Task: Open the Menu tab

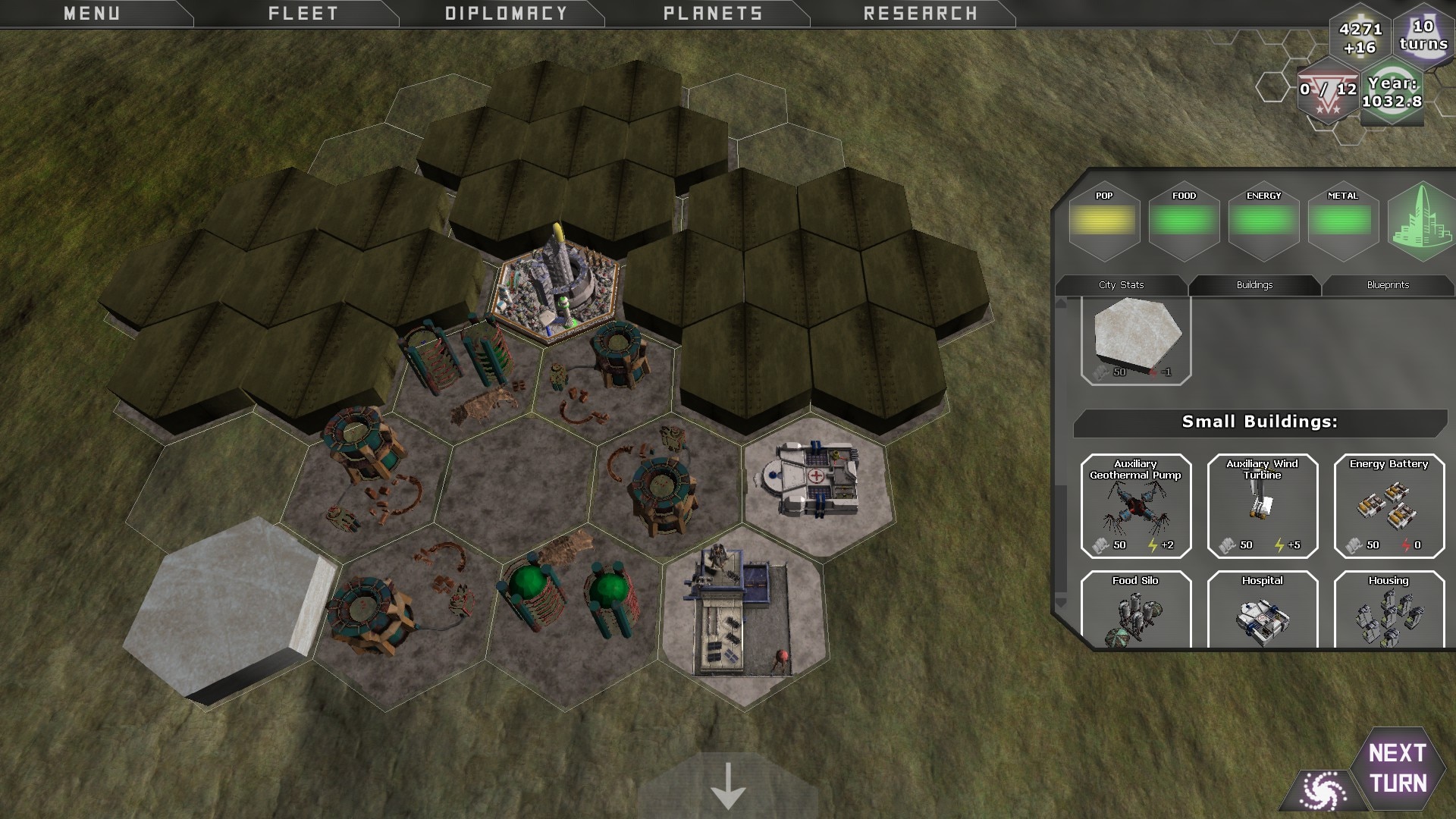Action: pyautogui.click(x=92, y=14)
